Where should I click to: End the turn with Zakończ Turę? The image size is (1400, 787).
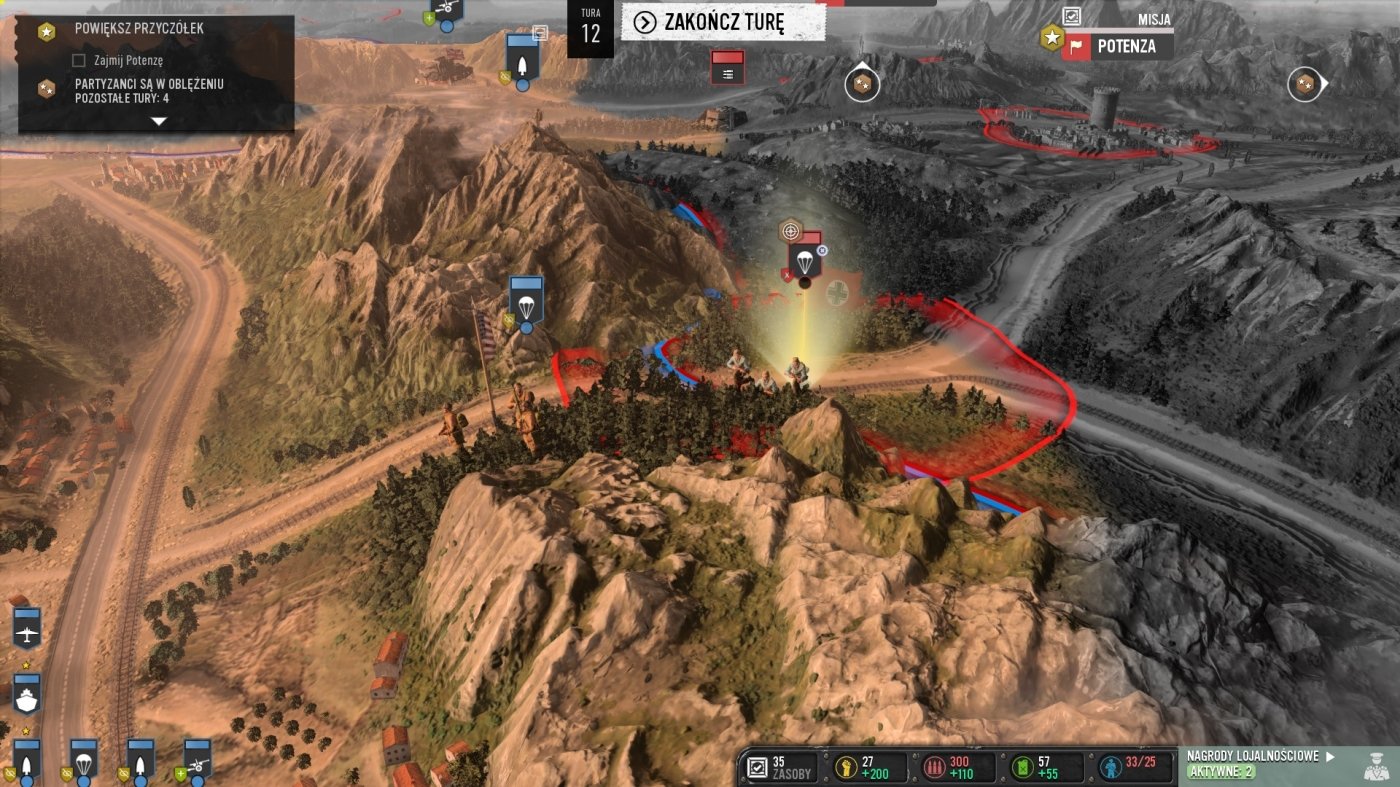point(722,22)
